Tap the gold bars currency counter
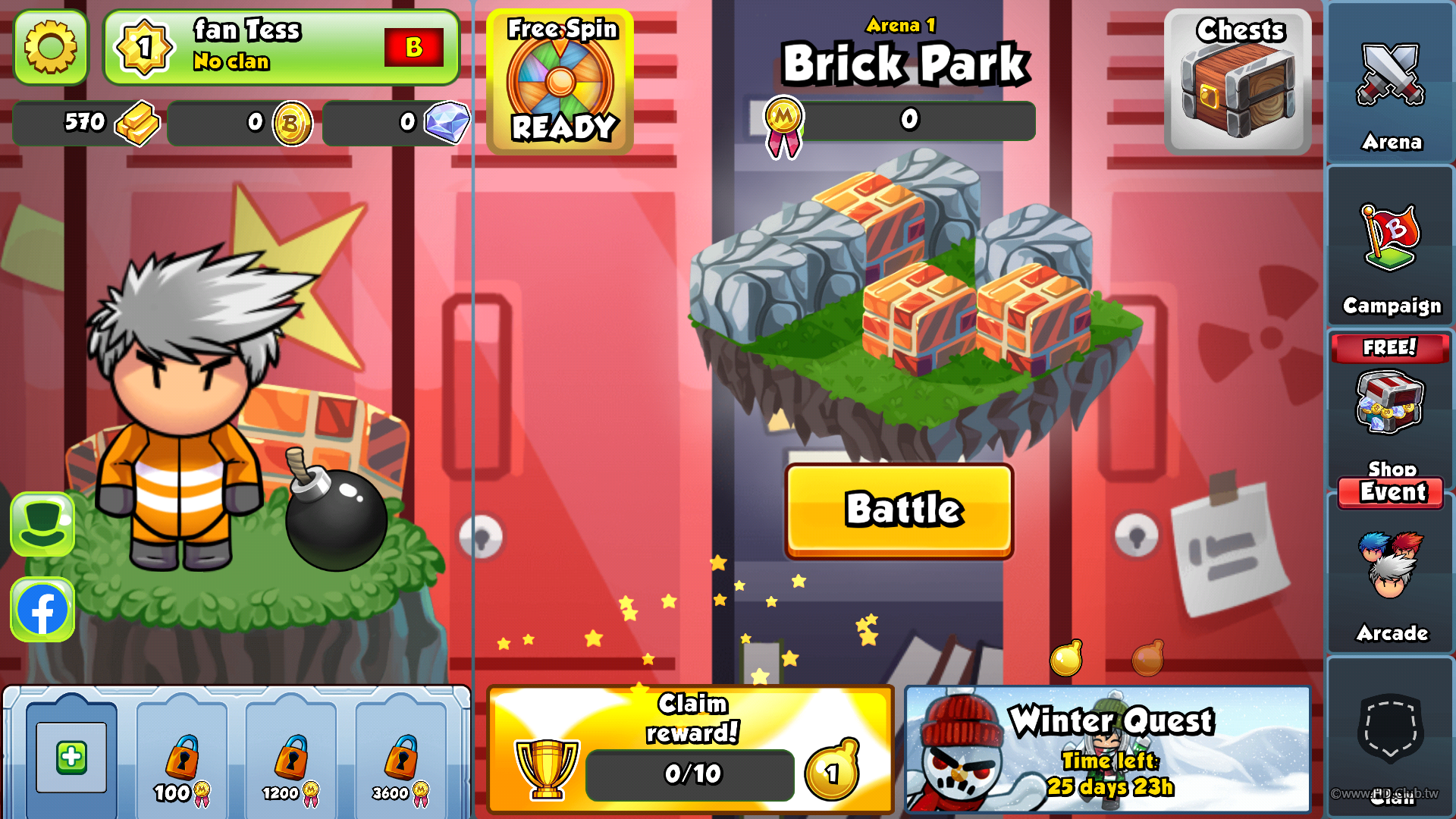The width and height of the screenshot is (1456, 819). coord(87,123)
